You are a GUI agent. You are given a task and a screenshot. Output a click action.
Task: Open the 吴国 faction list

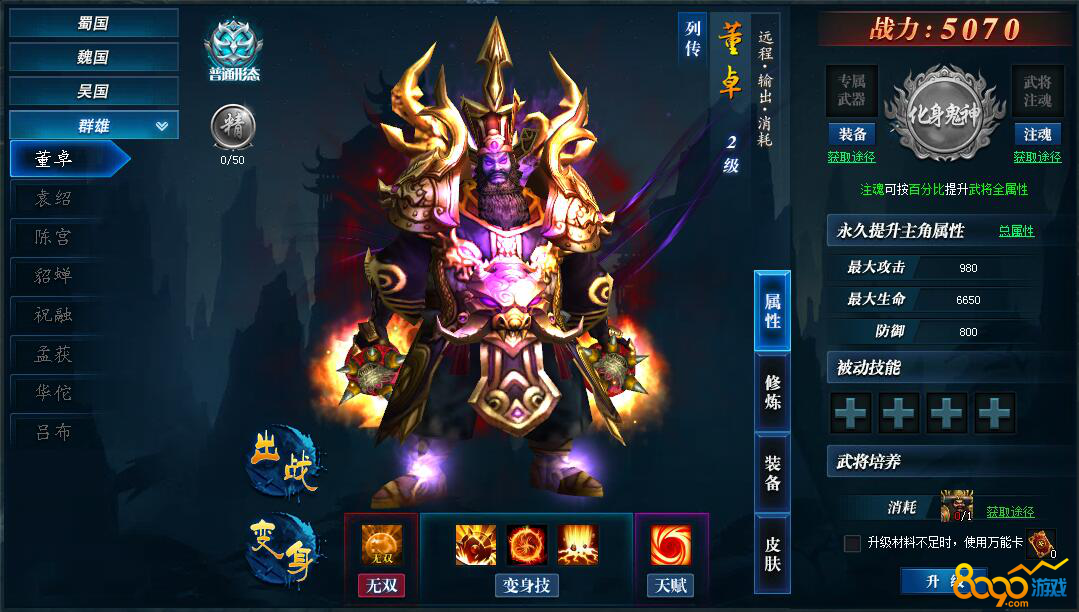pos(93,91)
